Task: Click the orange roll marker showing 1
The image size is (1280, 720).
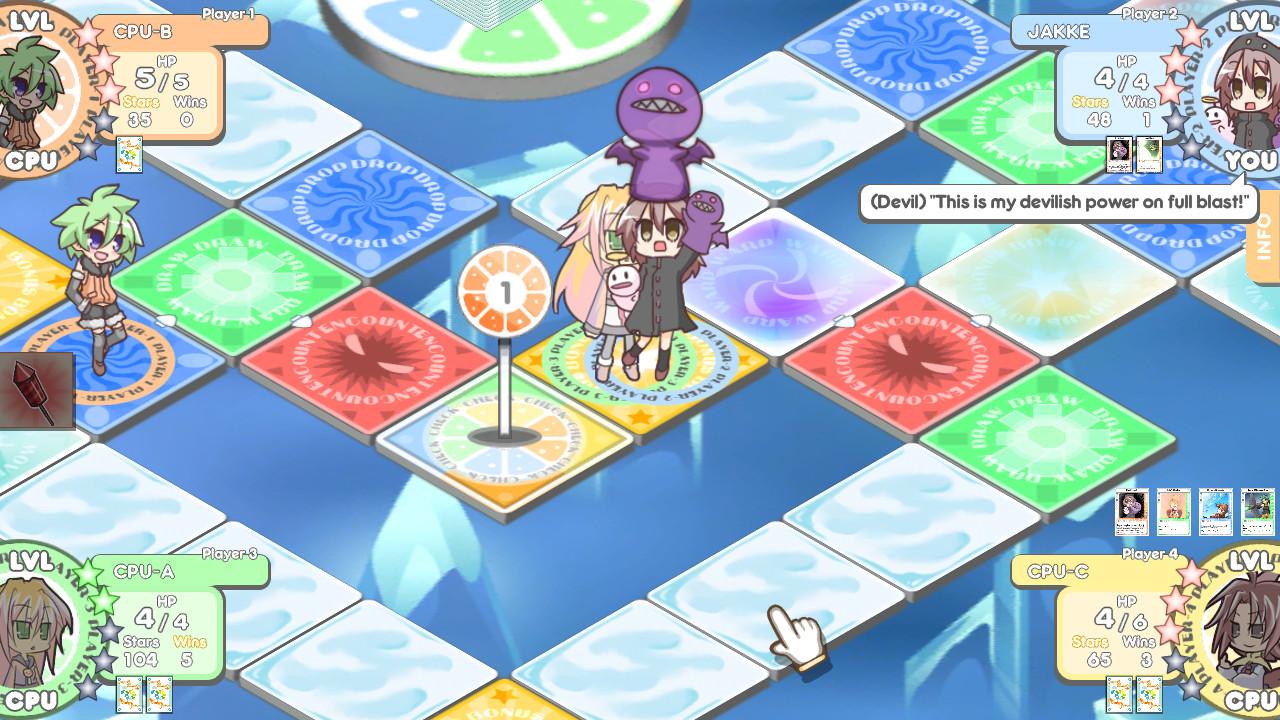Action: click(502, 289)
